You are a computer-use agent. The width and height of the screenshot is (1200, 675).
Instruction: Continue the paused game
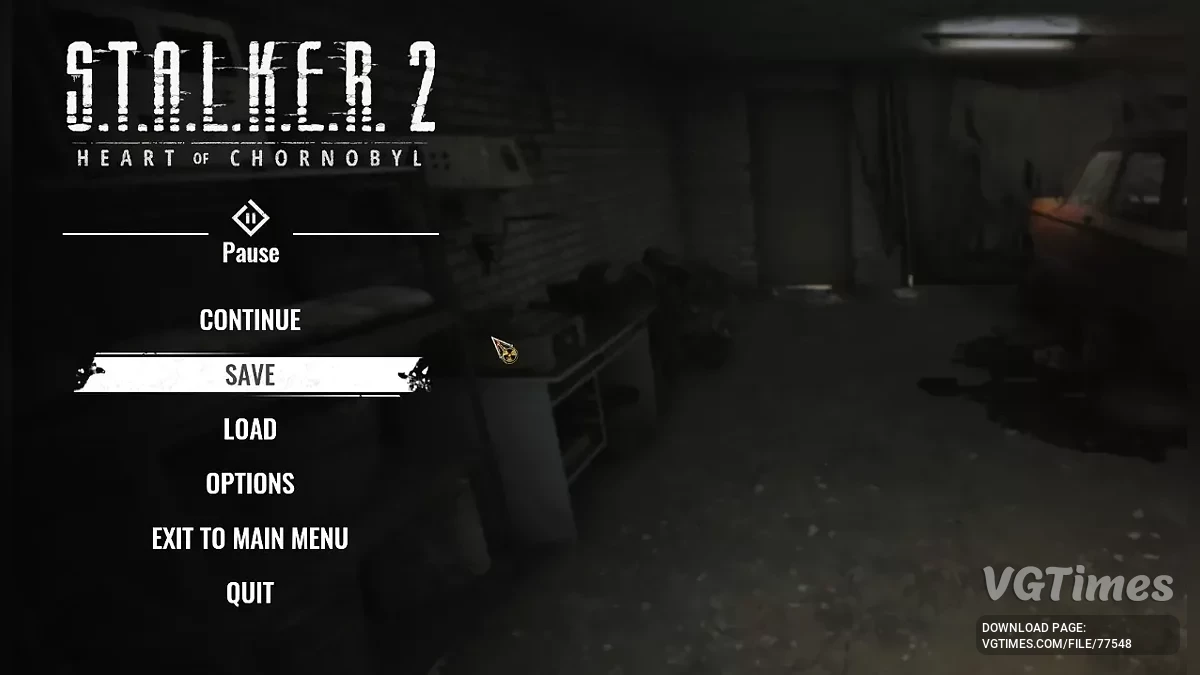250,320
